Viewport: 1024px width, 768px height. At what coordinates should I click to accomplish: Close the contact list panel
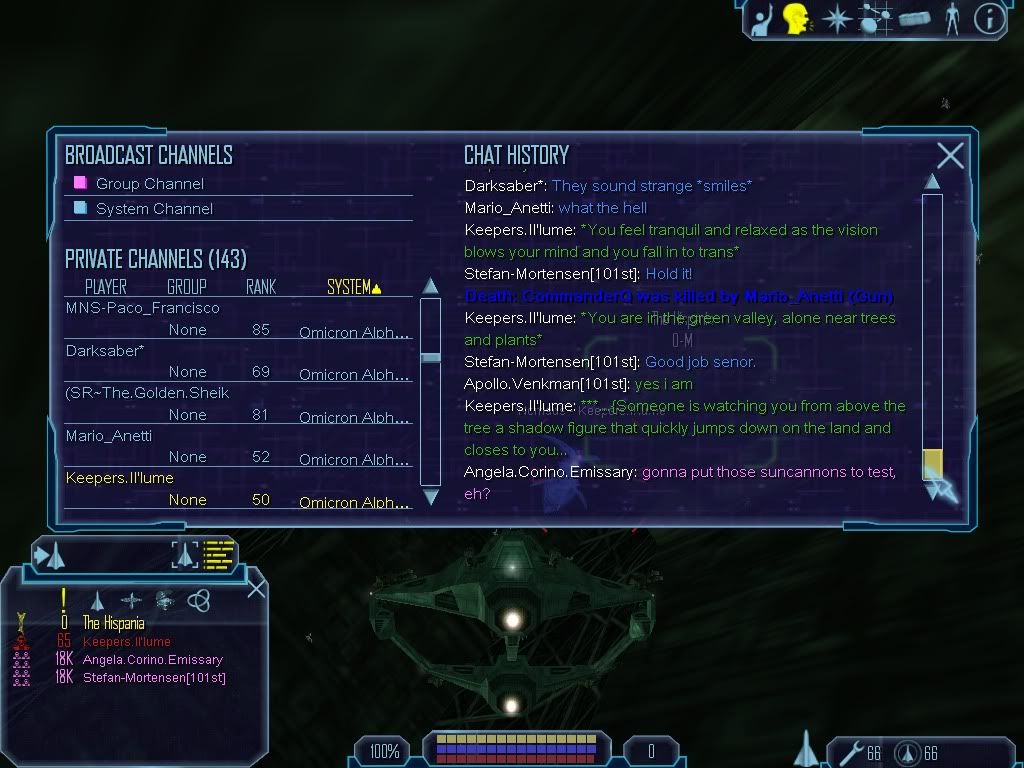point(256,587)
